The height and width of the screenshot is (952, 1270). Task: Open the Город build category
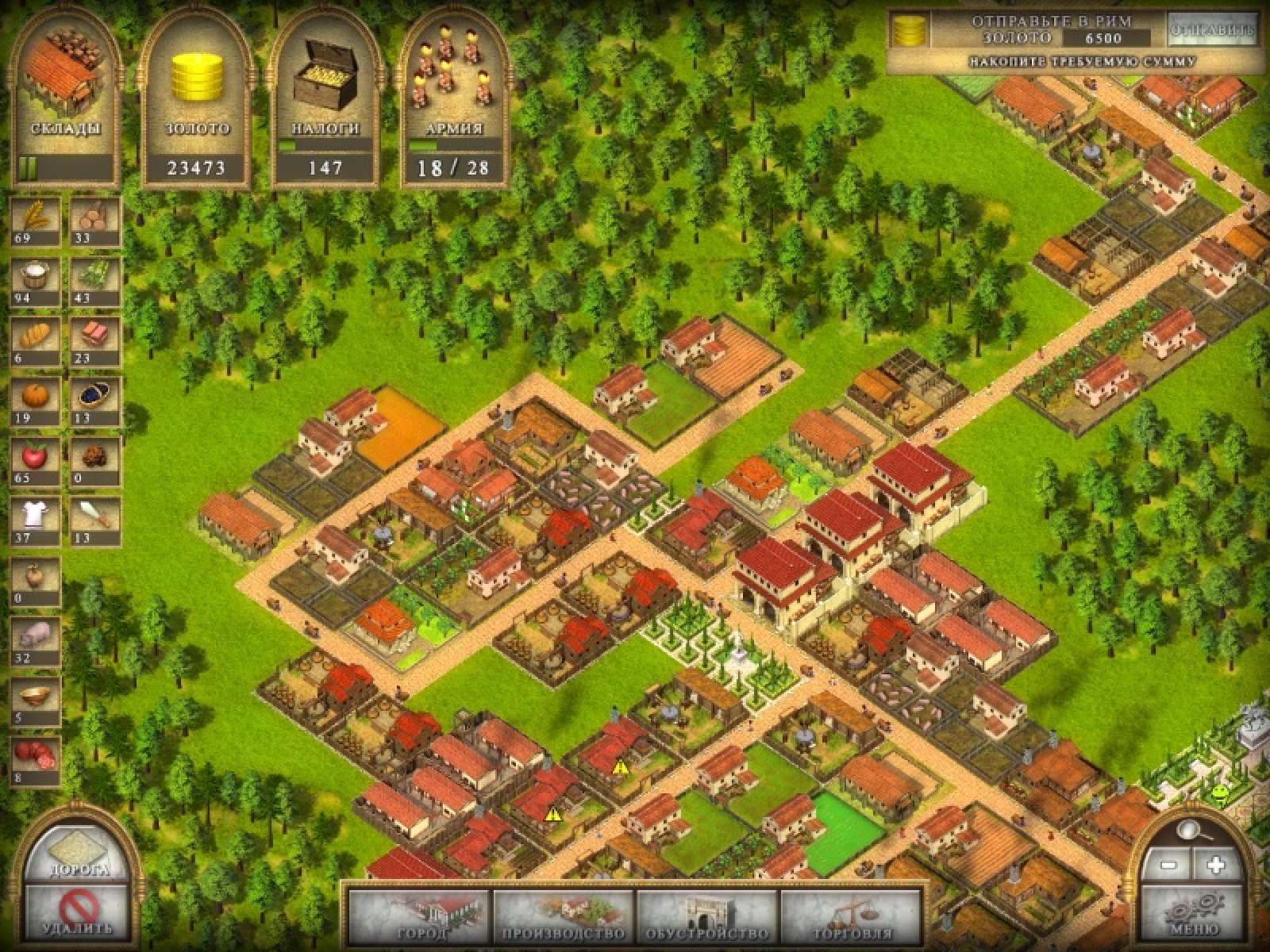coord(420,919)
